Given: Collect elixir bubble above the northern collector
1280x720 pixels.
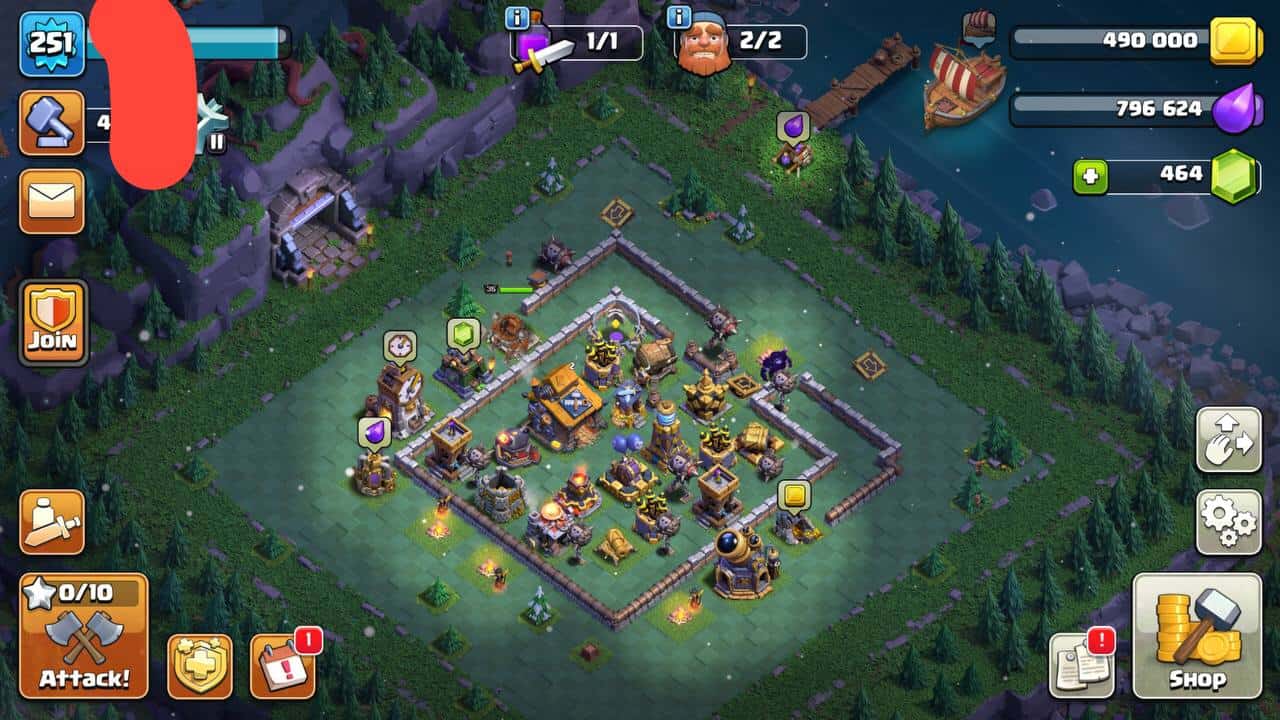Looking at the screenshot, I should tap(792, 127).
